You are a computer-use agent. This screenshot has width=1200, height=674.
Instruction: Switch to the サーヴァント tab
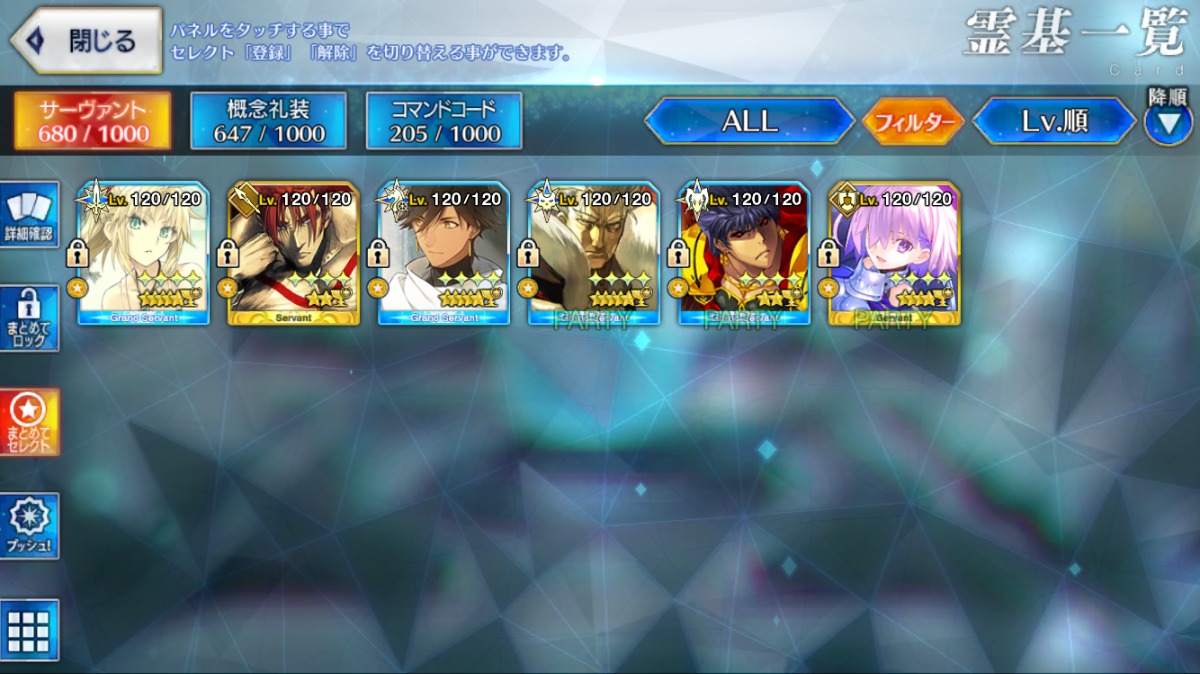[x=92, y=121]
